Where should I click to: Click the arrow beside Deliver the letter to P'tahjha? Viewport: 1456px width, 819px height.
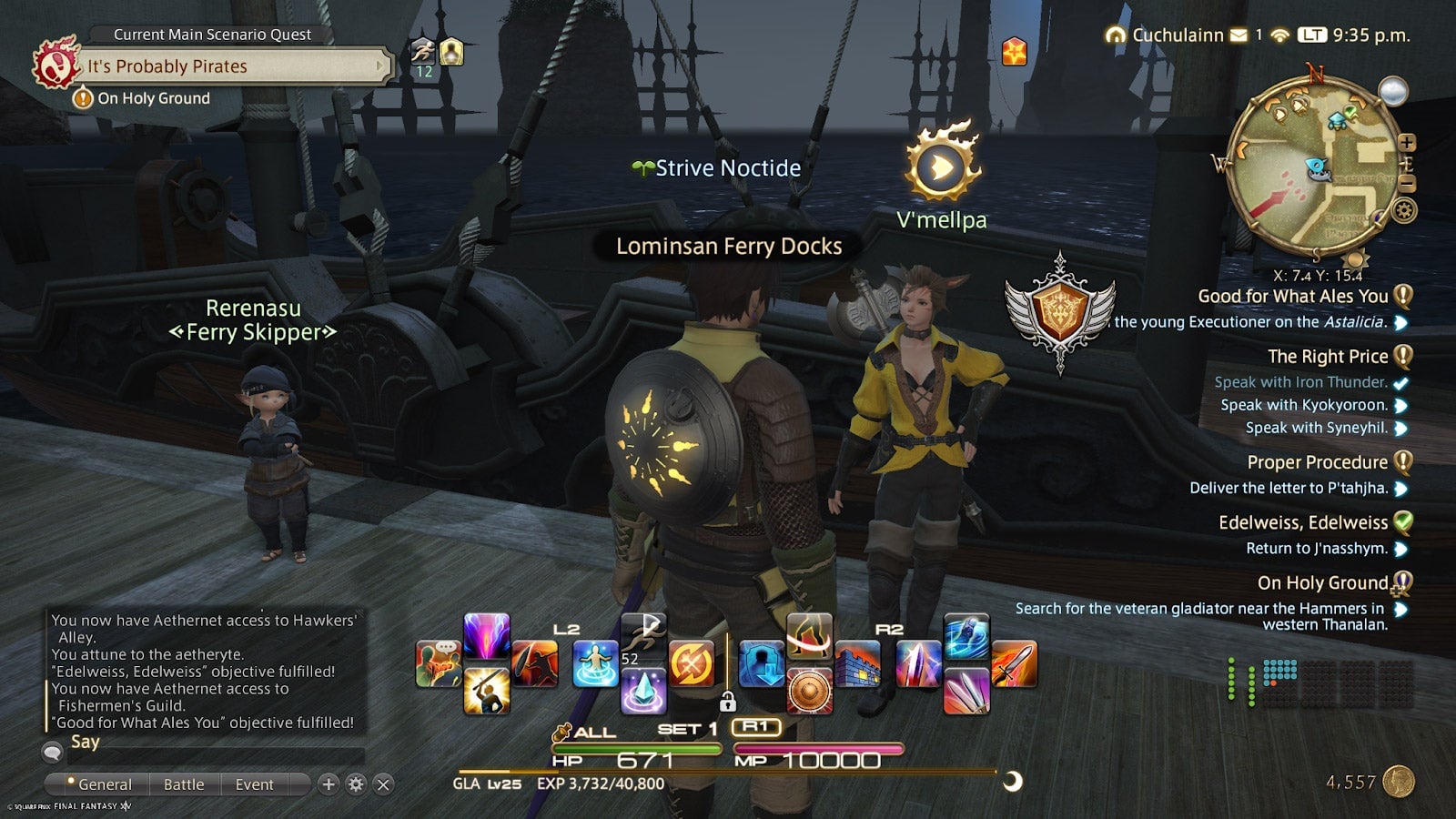pos(1402,488)
